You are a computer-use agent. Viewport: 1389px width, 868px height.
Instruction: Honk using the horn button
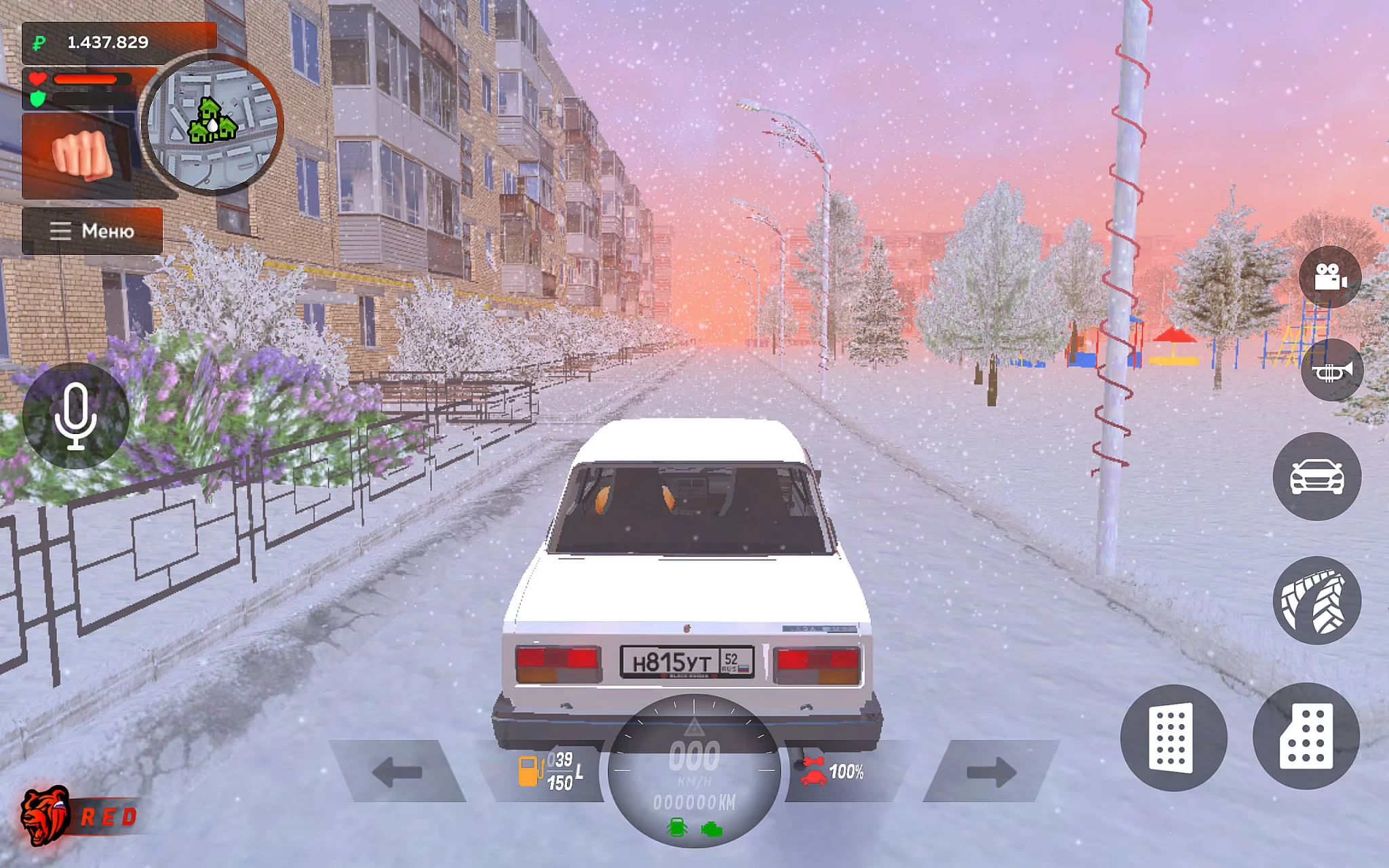[1331, 371]
